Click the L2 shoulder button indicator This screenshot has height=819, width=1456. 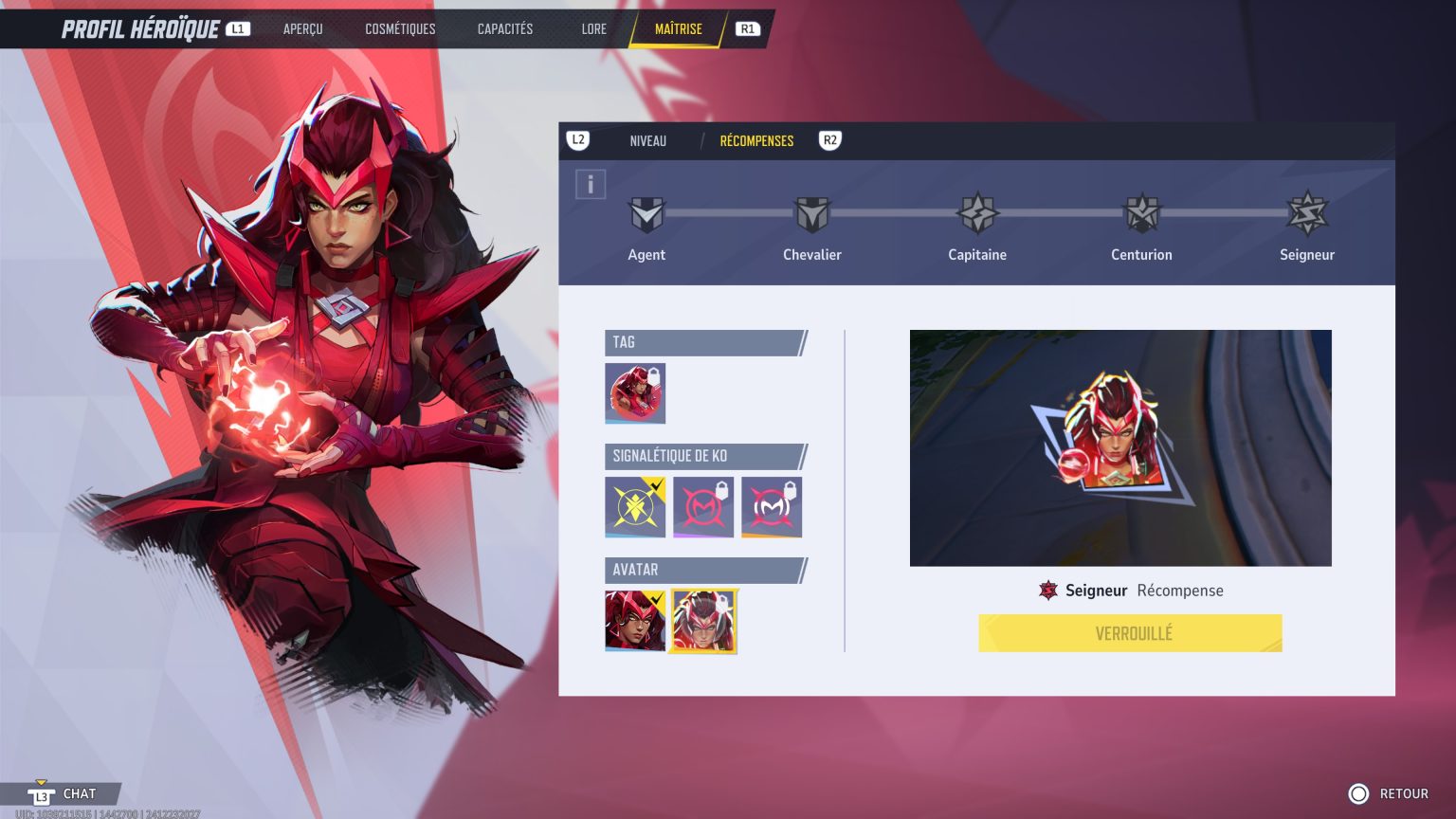pyautogui.click(x=579, y=140)
